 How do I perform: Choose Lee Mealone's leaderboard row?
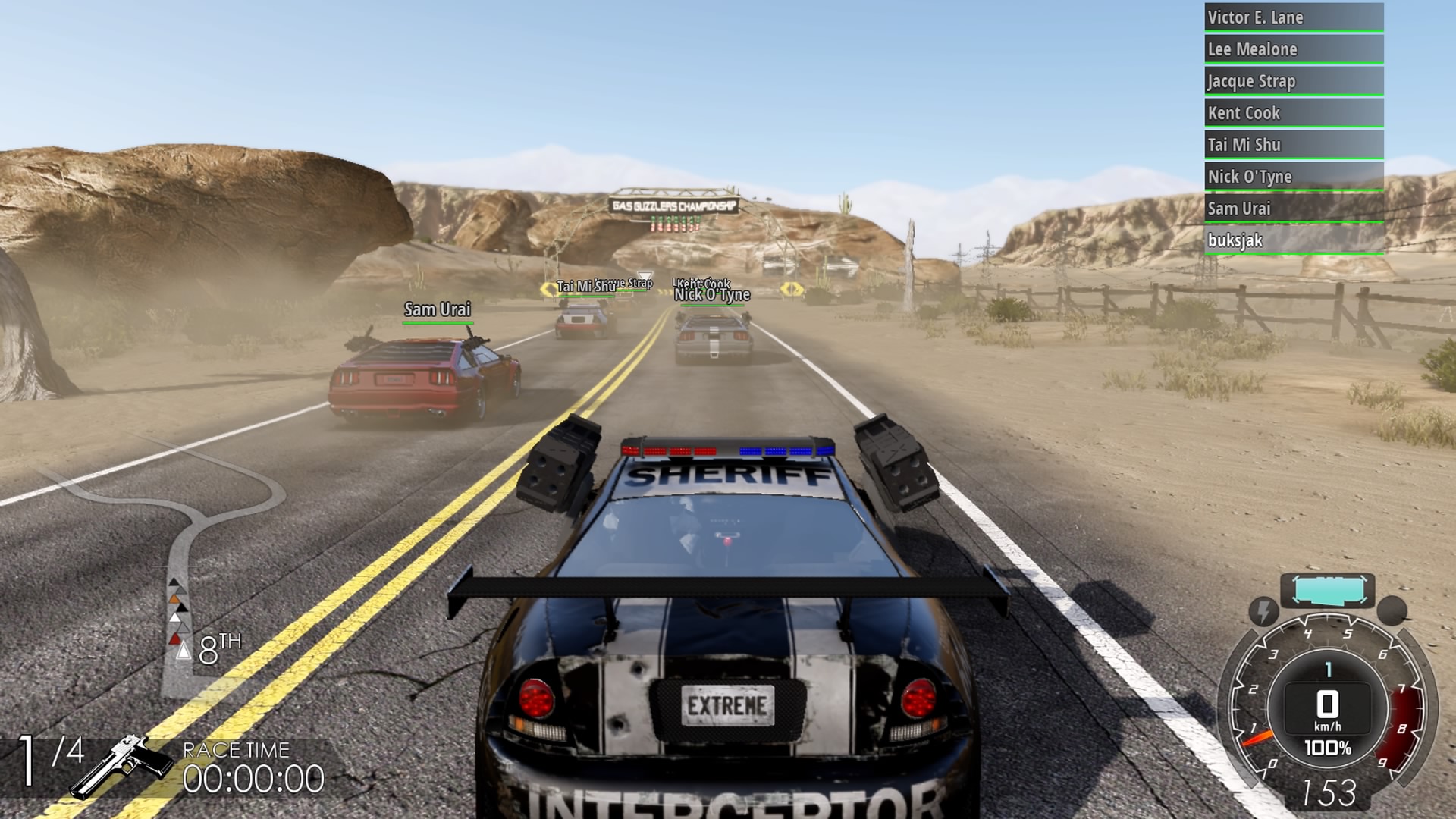pyautogui.click(x=1293, y=49)
